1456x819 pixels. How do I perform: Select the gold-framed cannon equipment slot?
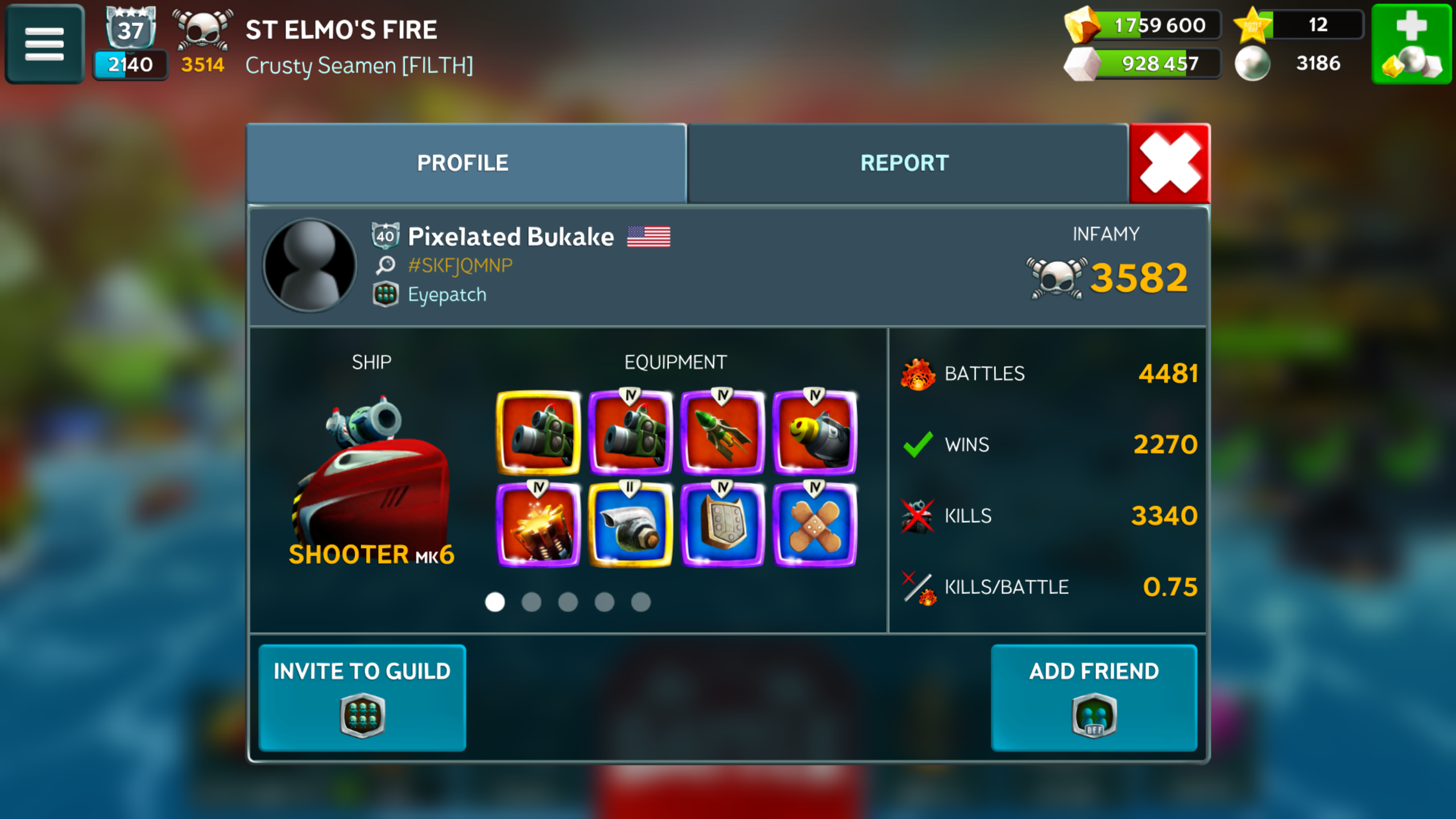coord(538,433)
